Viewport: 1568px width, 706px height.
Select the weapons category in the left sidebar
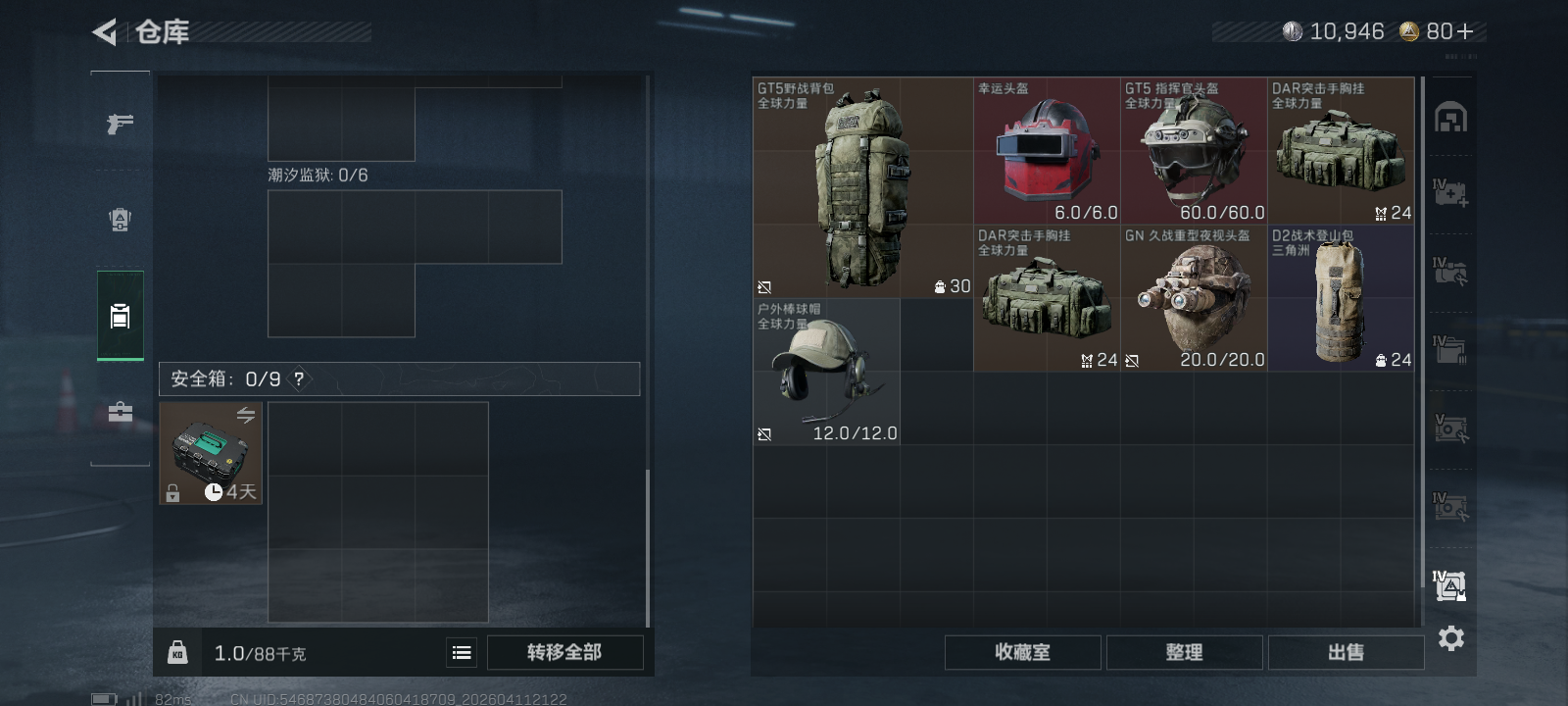click(120, 124)
